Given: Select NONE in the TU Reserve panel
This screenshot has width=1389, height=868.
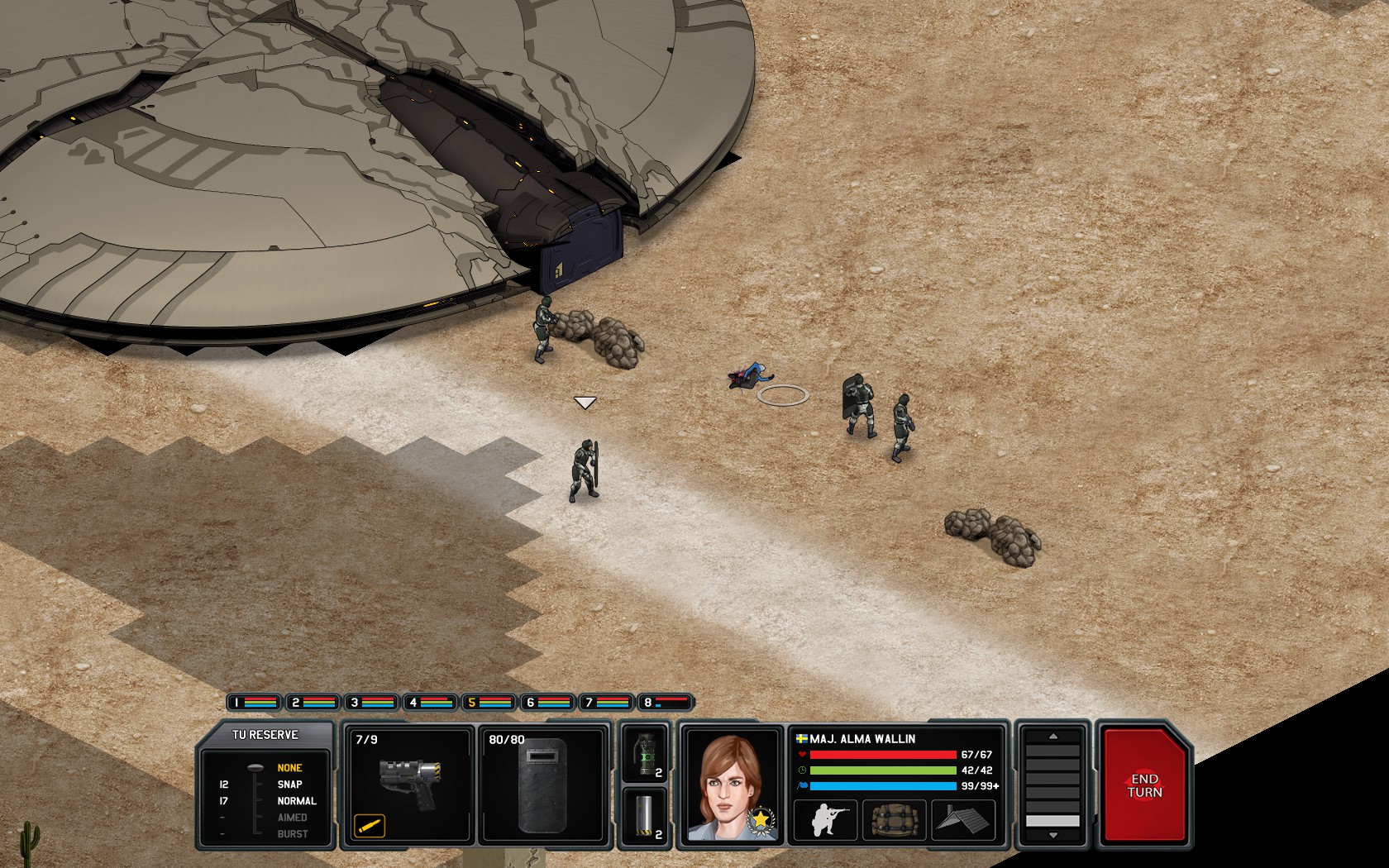Looking at the screenshot, I should pyautogui.click(x=291, y=766).
